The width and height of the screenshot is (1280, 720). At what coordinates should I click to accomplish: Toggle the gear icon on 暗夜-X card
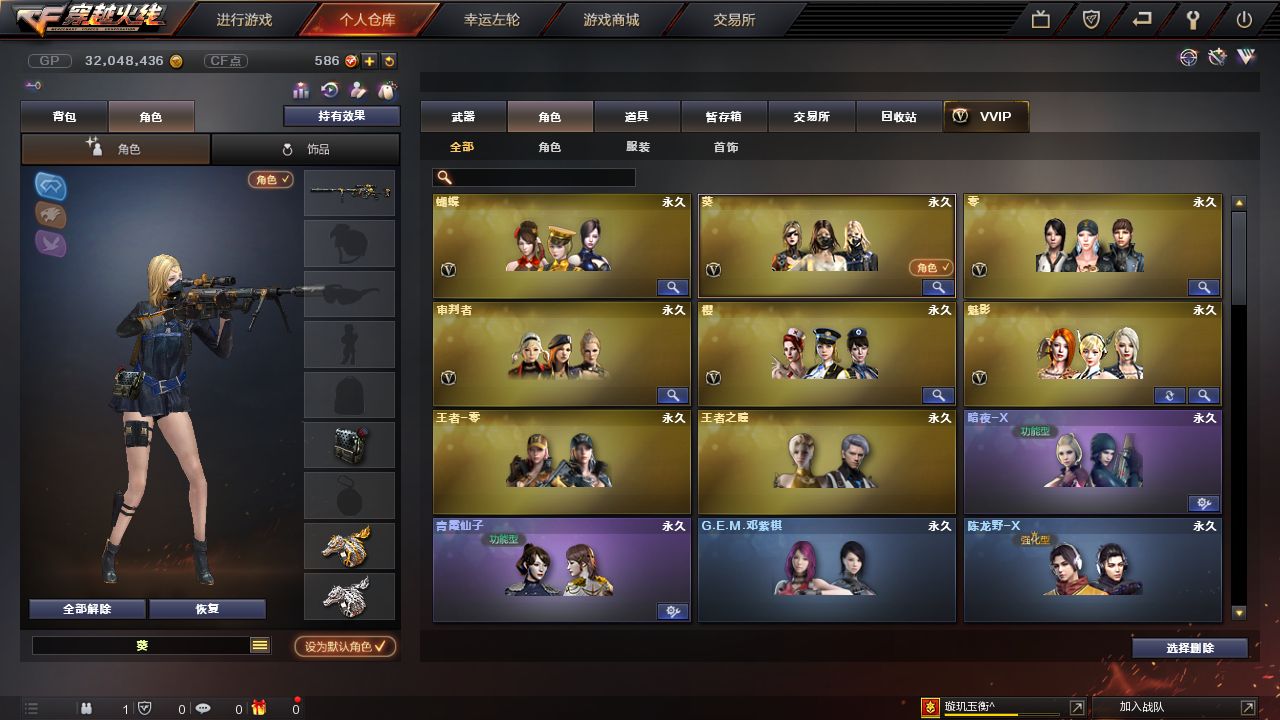[x=1204, y=505]
